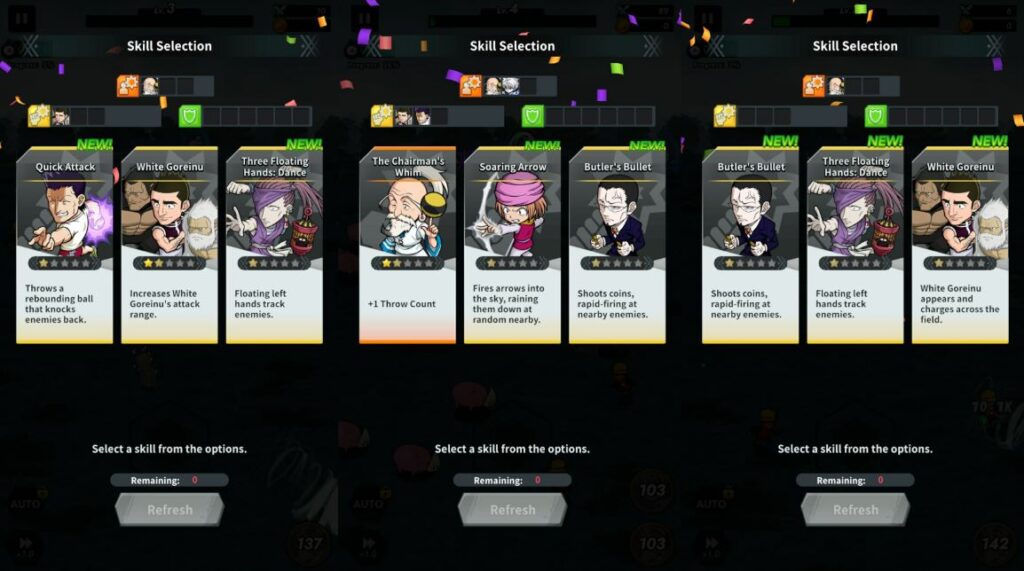Pick the Soaring Arrow skill card
Viewport: 1024px width, 571px height.
click(x=512, y=245)
